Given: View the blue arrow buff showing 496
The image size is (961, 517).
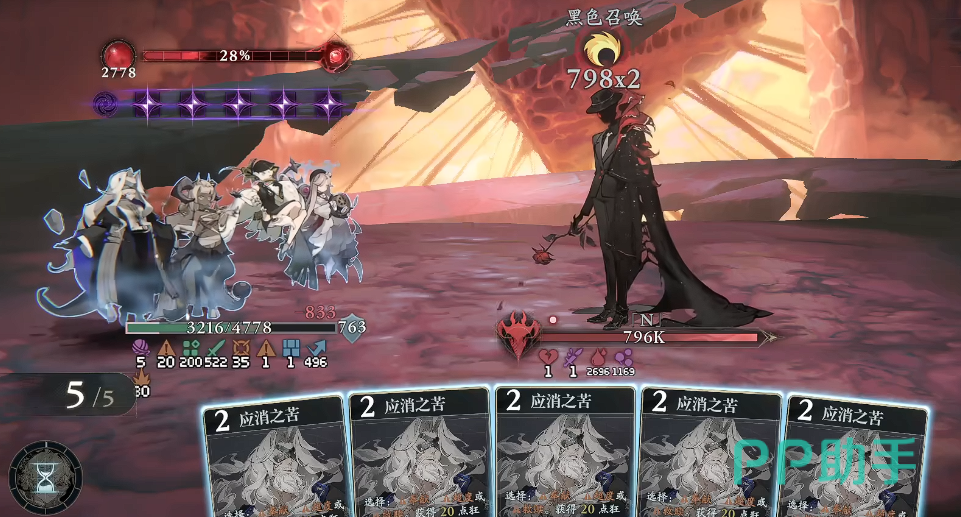Looking at the screenshot, I should (316, 347).
